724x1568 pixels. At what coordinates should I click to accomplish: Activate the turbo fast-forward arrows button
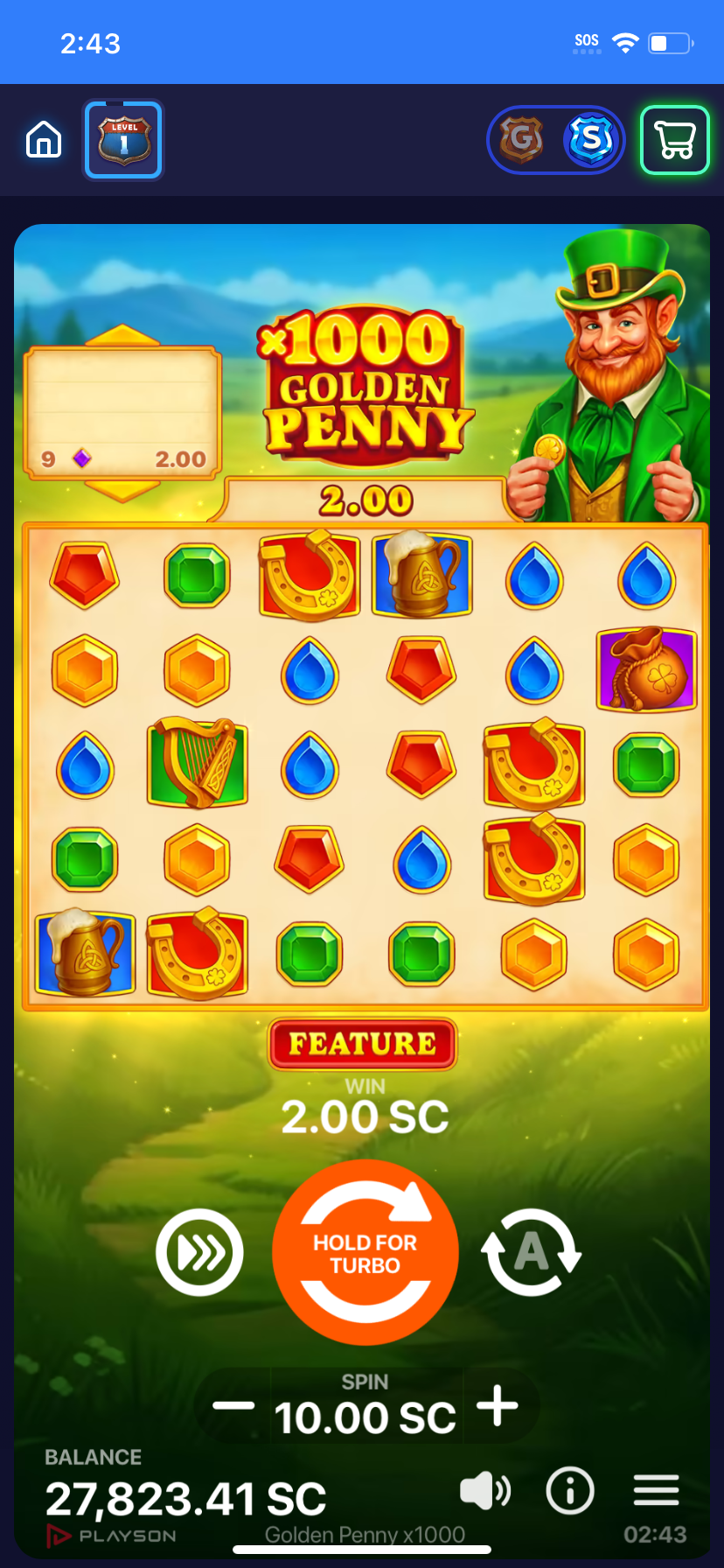[199, 1252]
